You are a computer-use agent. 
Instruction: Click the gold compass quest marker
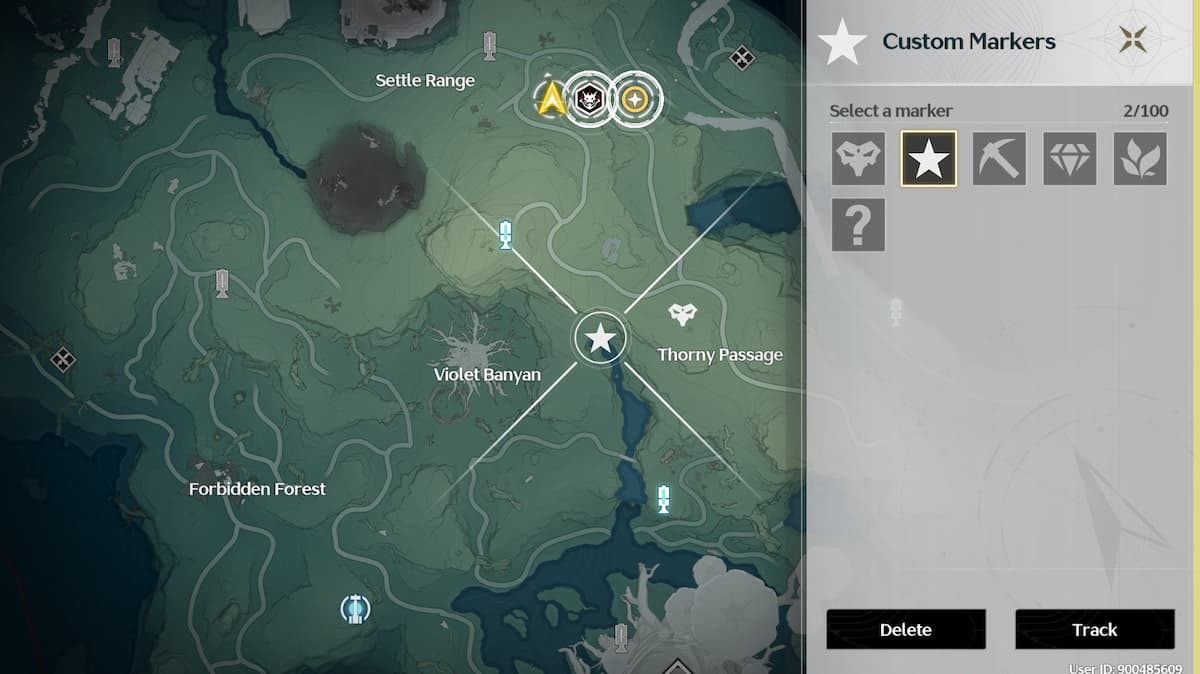click(634, 99)
